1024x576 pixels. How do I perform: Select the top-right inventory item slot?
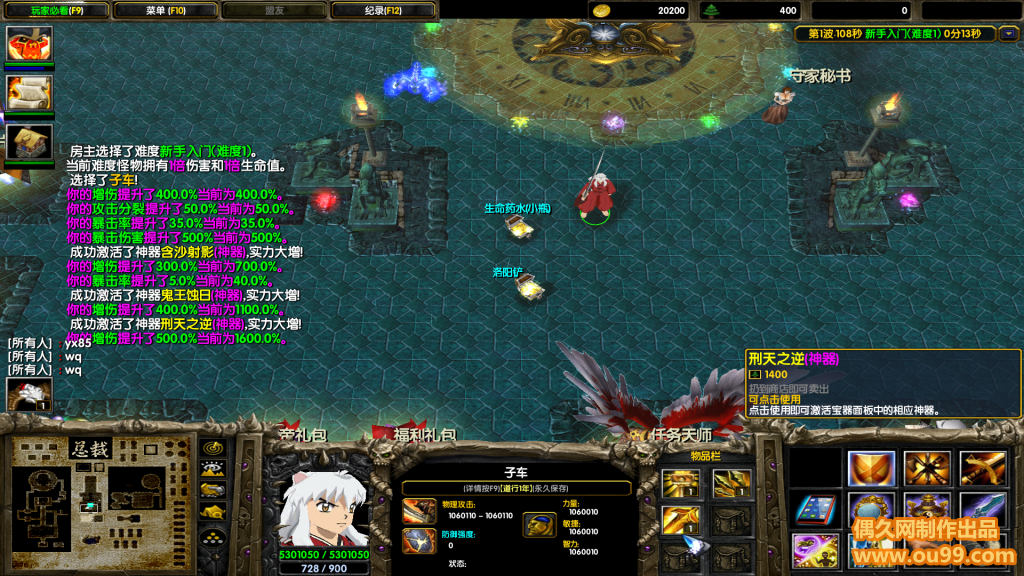point(731,485)
